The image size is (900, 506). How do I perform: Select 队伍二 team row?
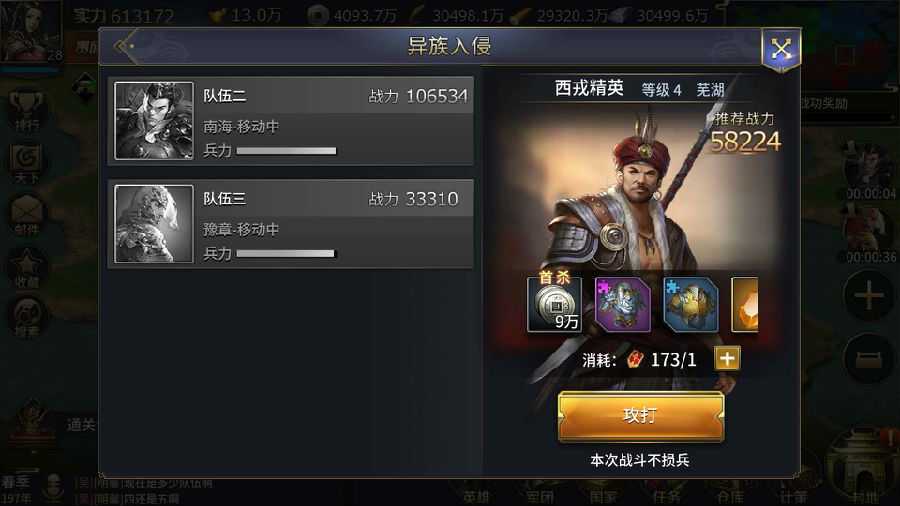click(290, 120)
